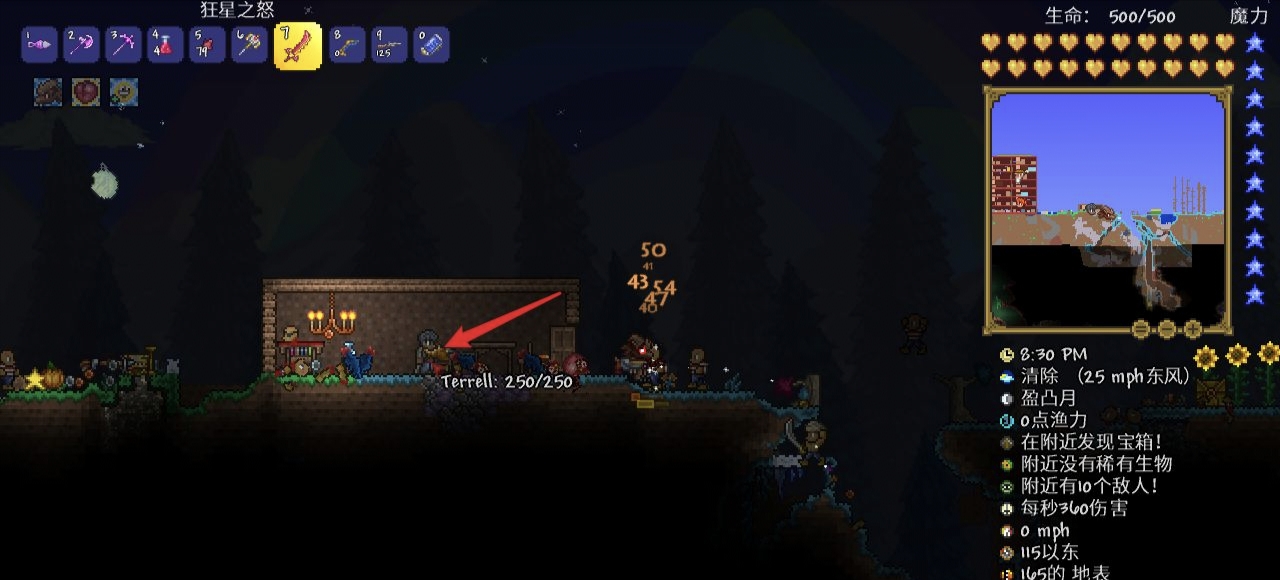The height and width of the screenshot is (580, 1280).
Task: Select the pink axe in hotbar slot 2
Action: [80, 45]
